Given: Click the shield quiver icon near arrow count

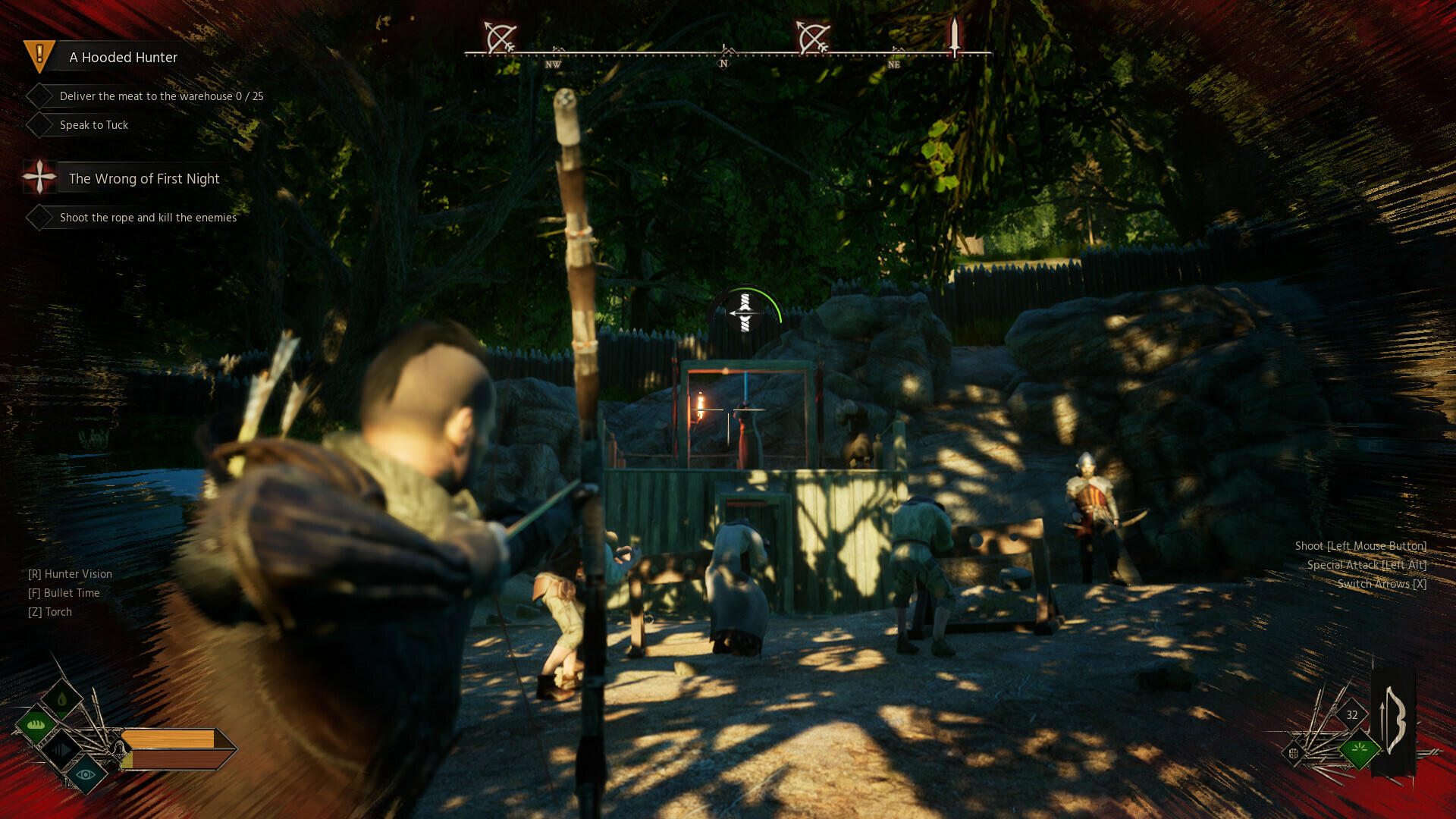Looking at the screenshot, I should 1294,754.
